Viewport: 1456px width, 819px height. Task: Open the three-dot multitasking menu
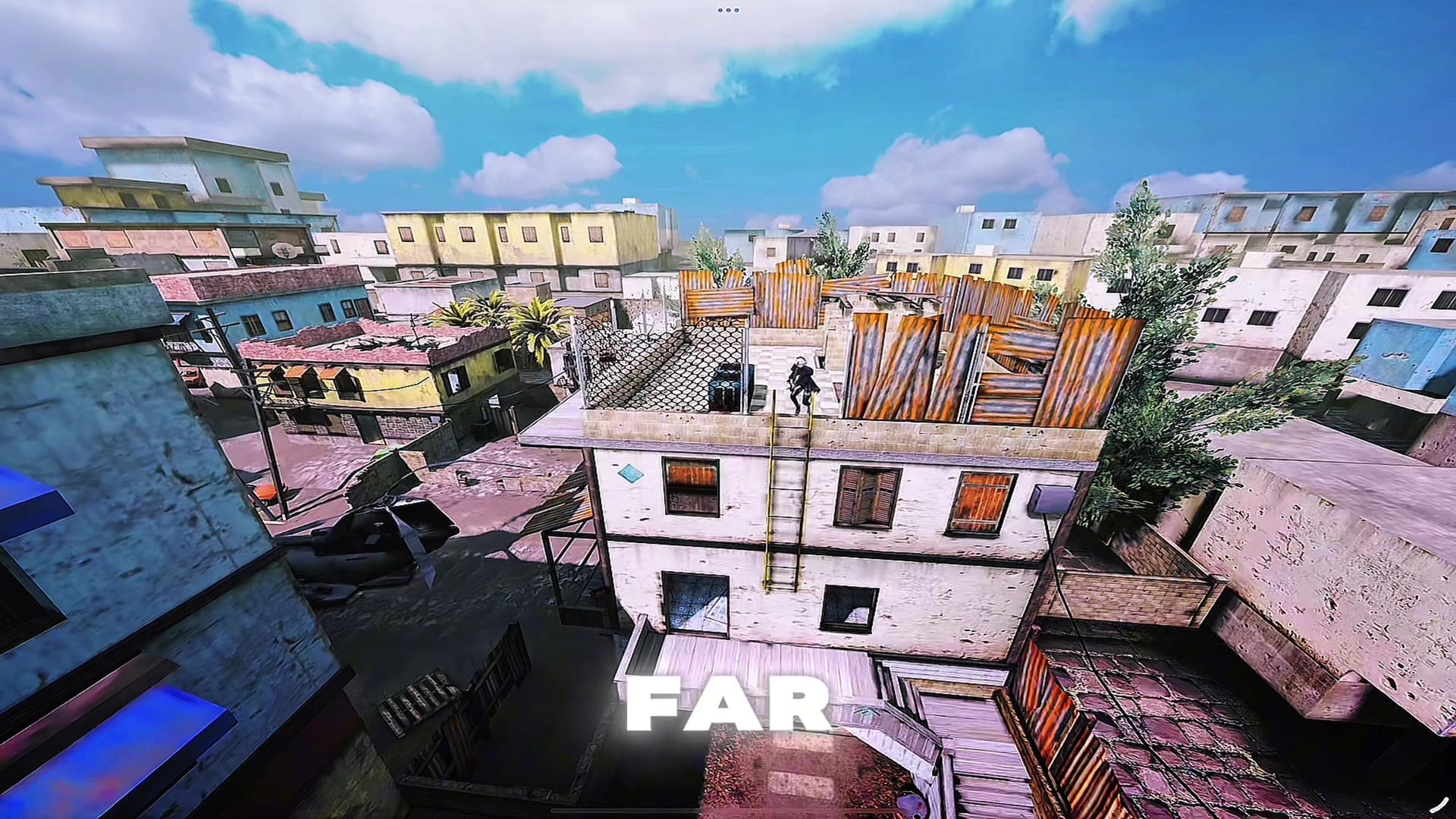728,10
